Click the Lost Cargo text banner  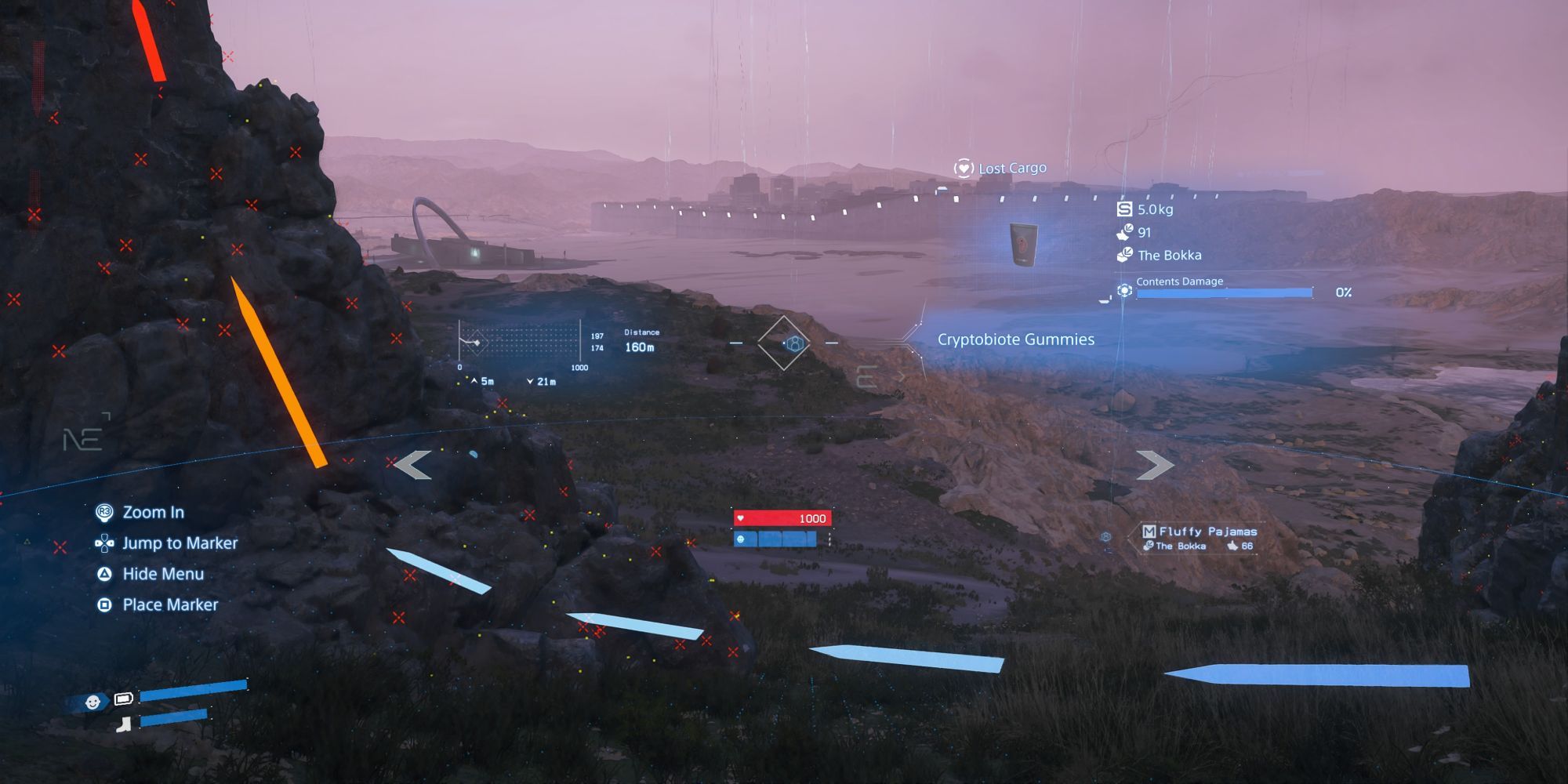pyautogui.click(x=1011, y=167)
